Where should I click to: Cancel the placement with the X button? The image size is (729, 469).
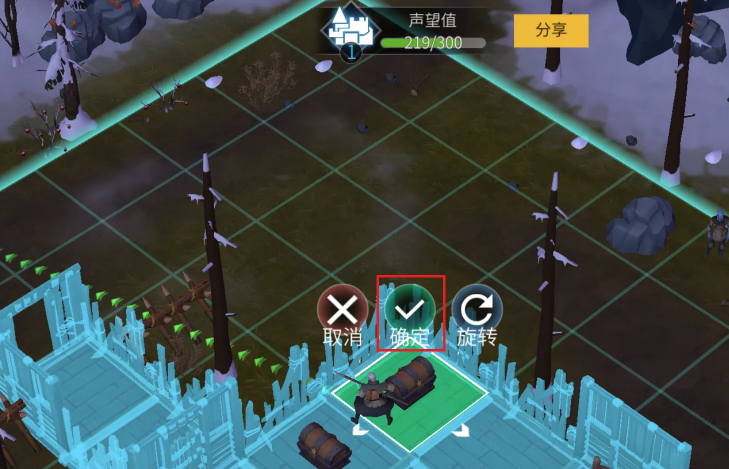(342, 309)
